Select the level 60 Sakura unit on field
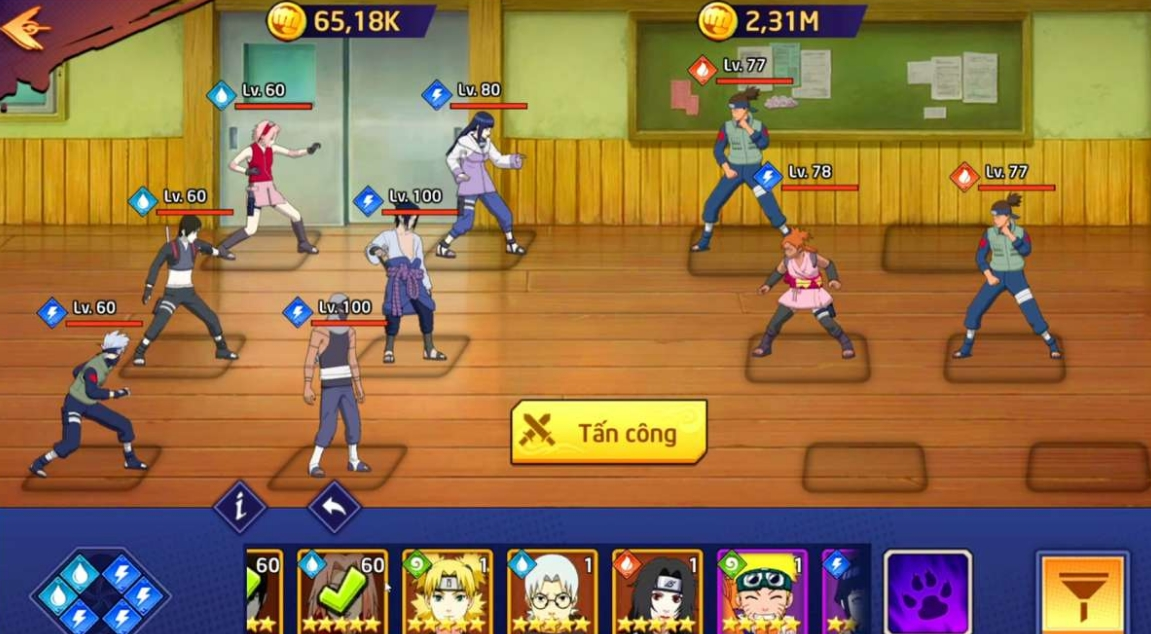The width and height of the screenshot is (1151, 634). coord(266,185)
